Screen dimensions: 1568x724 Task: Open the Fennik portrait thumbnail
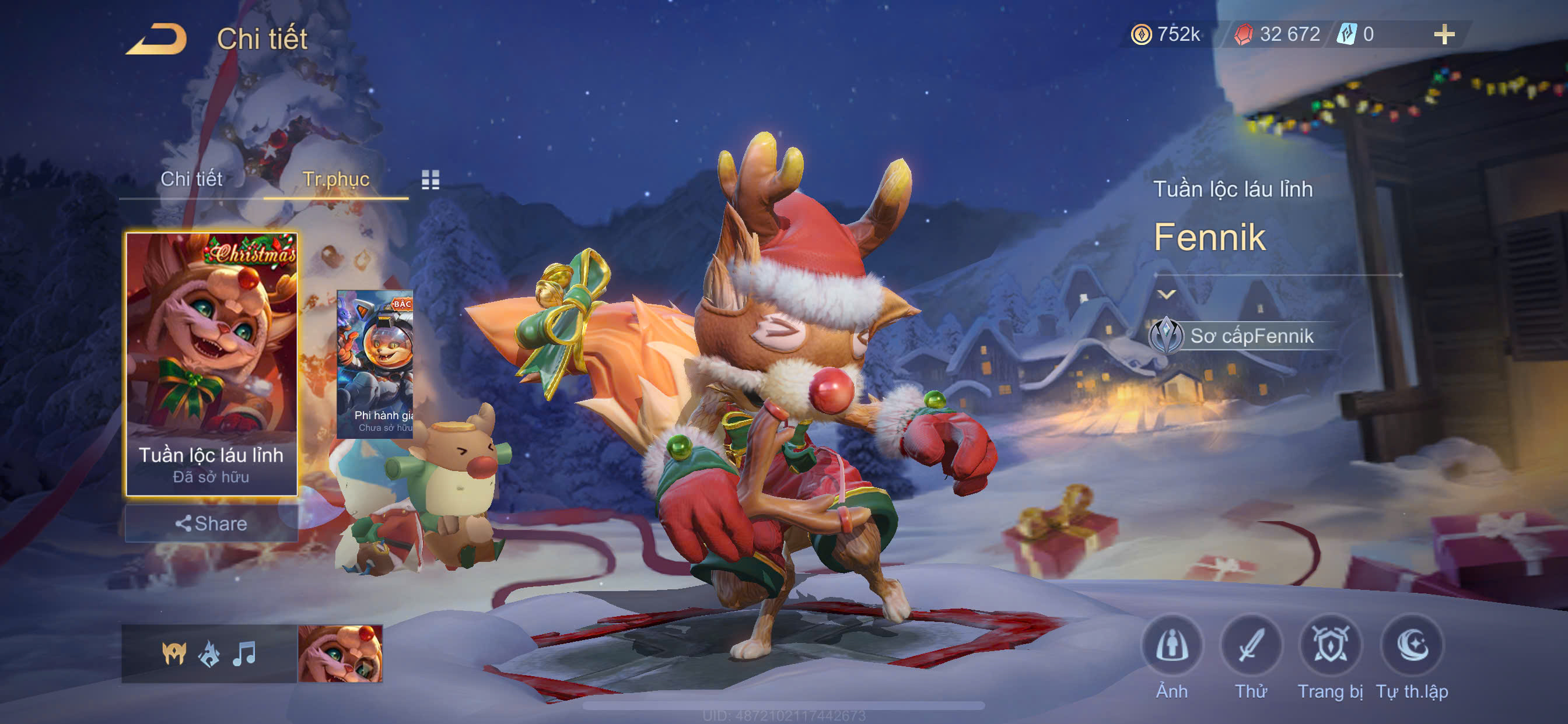pyautogui.click(x=340, y=653)
